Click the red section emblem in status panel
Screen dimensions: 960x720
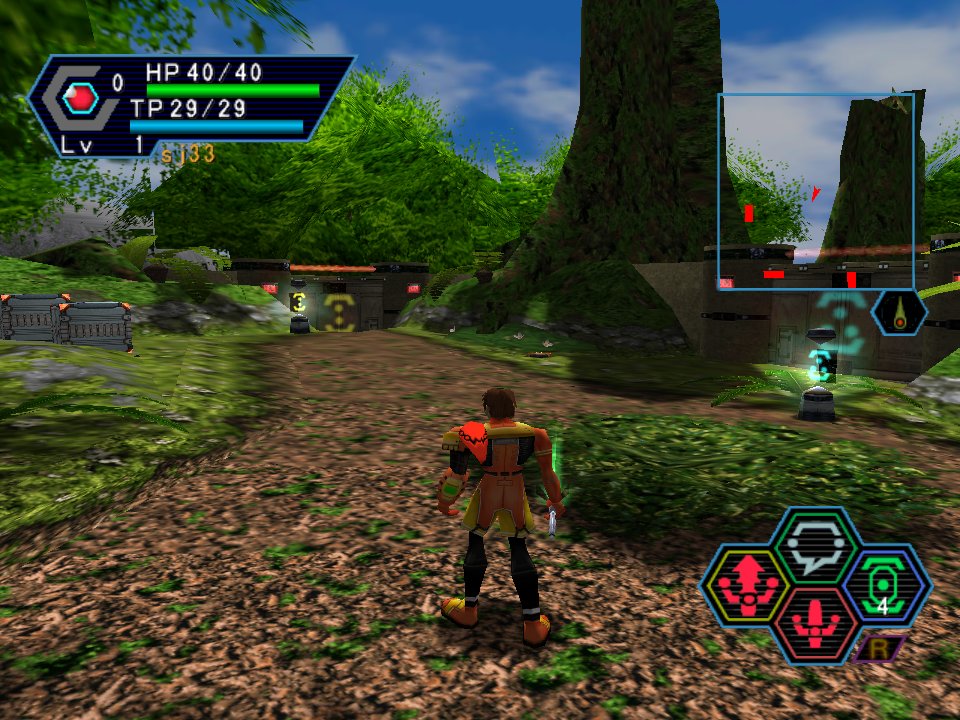pos(80,98)
